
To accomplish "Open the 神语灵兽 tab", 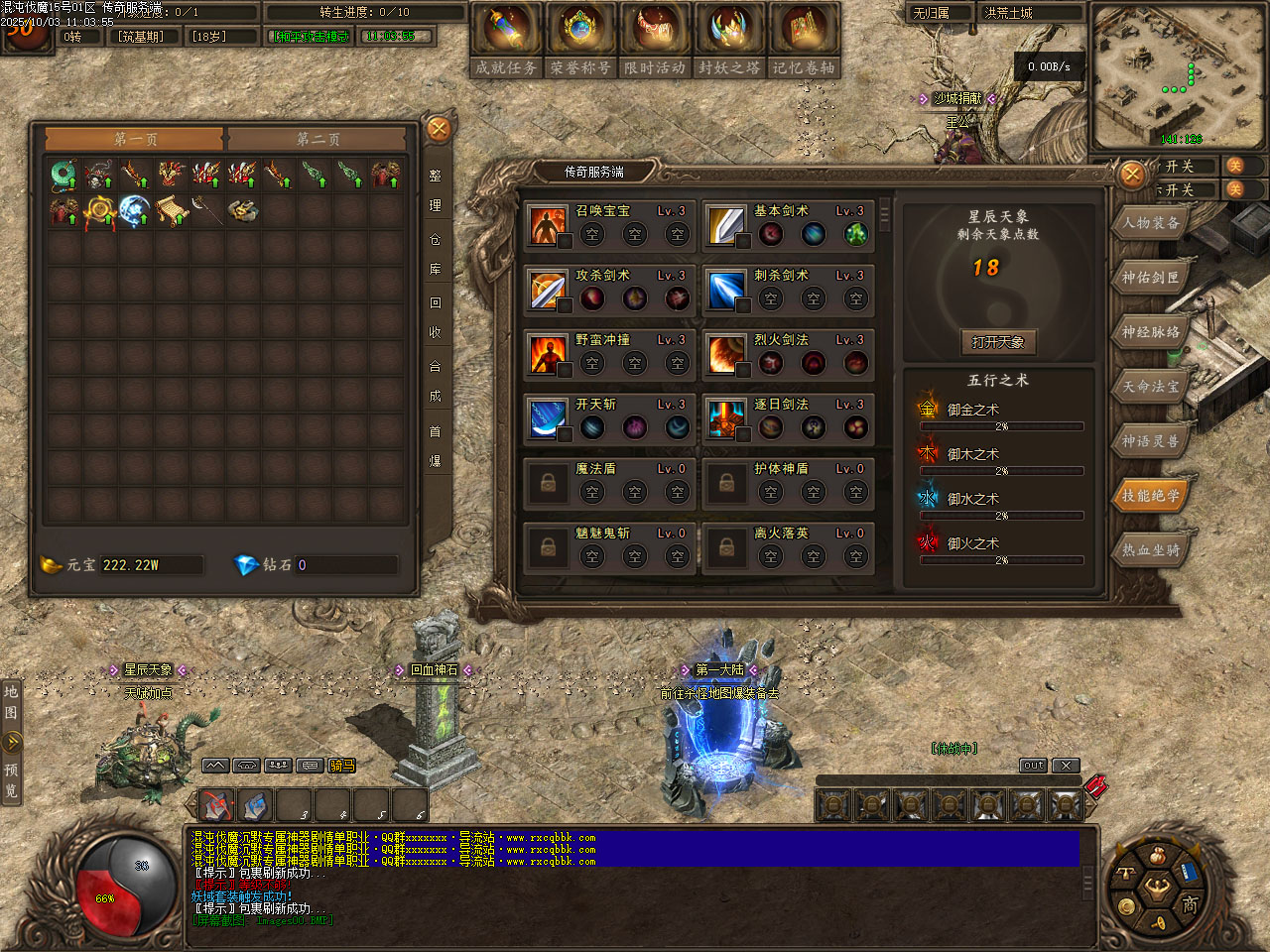I will point(1151,441).
